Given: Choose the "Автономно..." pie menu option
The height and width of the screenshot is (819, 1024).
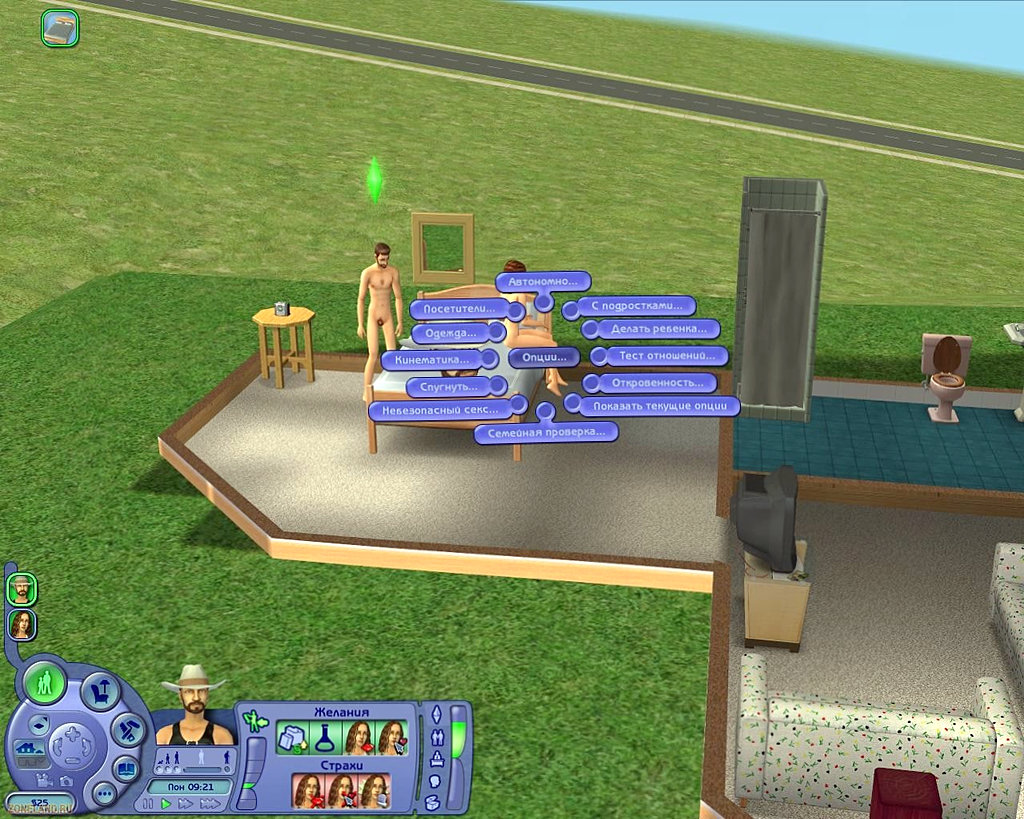Looking at the screenshot, I should [x=543, y=282].
